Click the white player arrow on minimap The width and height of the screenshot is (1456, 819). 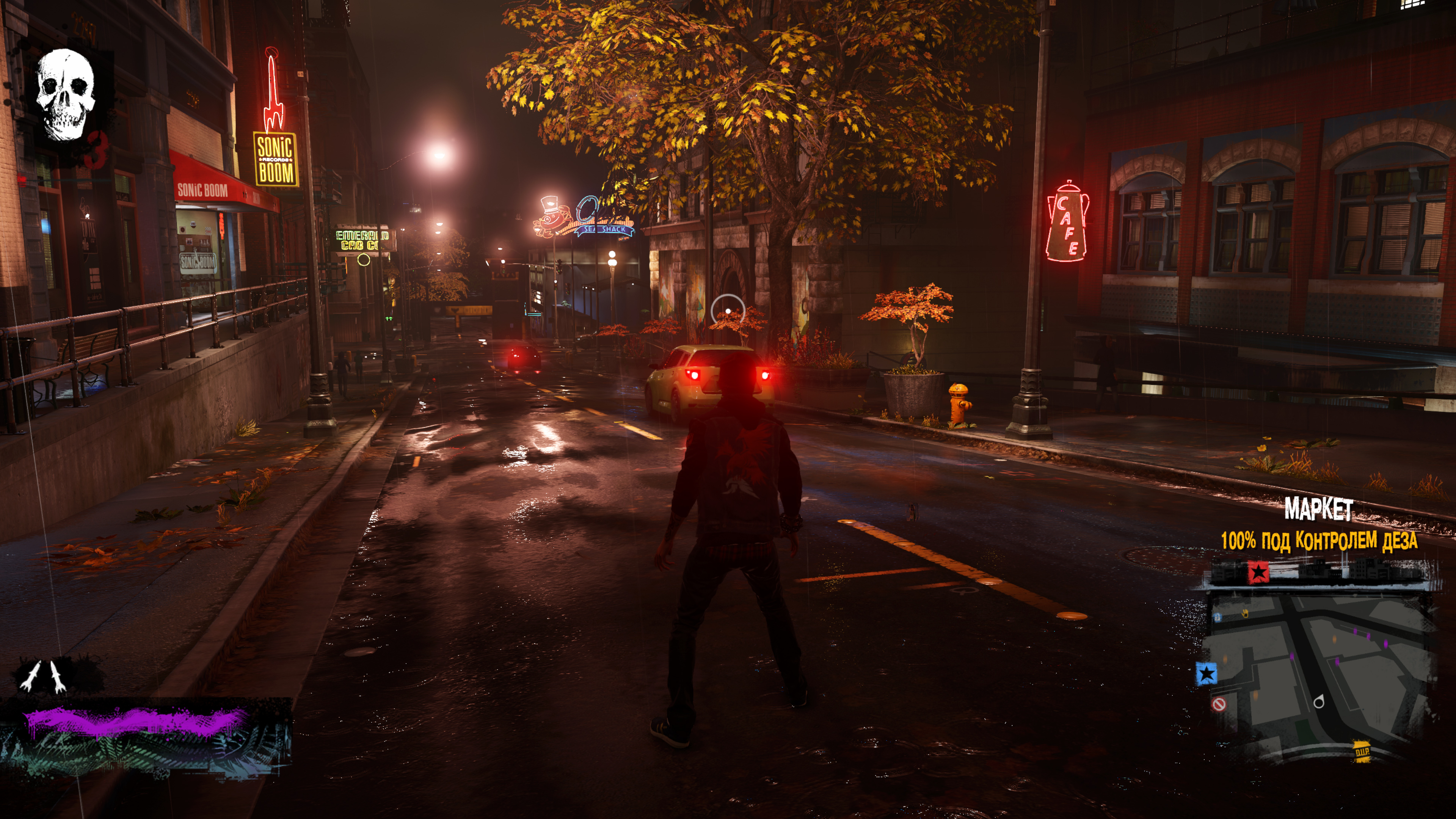(1319, 702)
